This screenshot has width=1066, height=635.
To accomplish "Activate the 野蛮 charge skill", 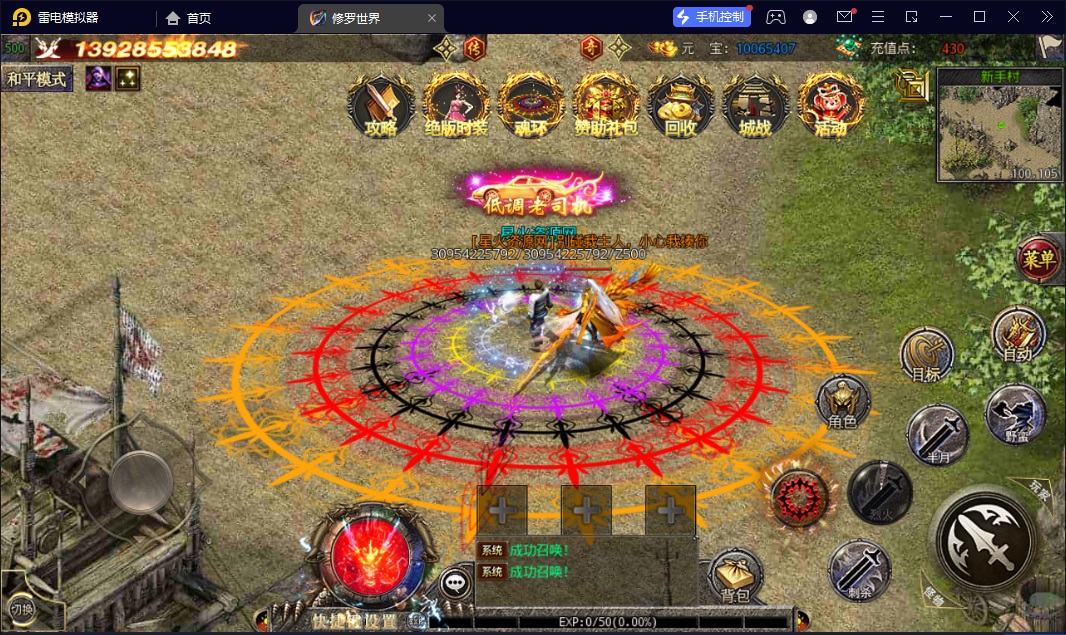I will pyautogui.click(x=1015, y=415).
